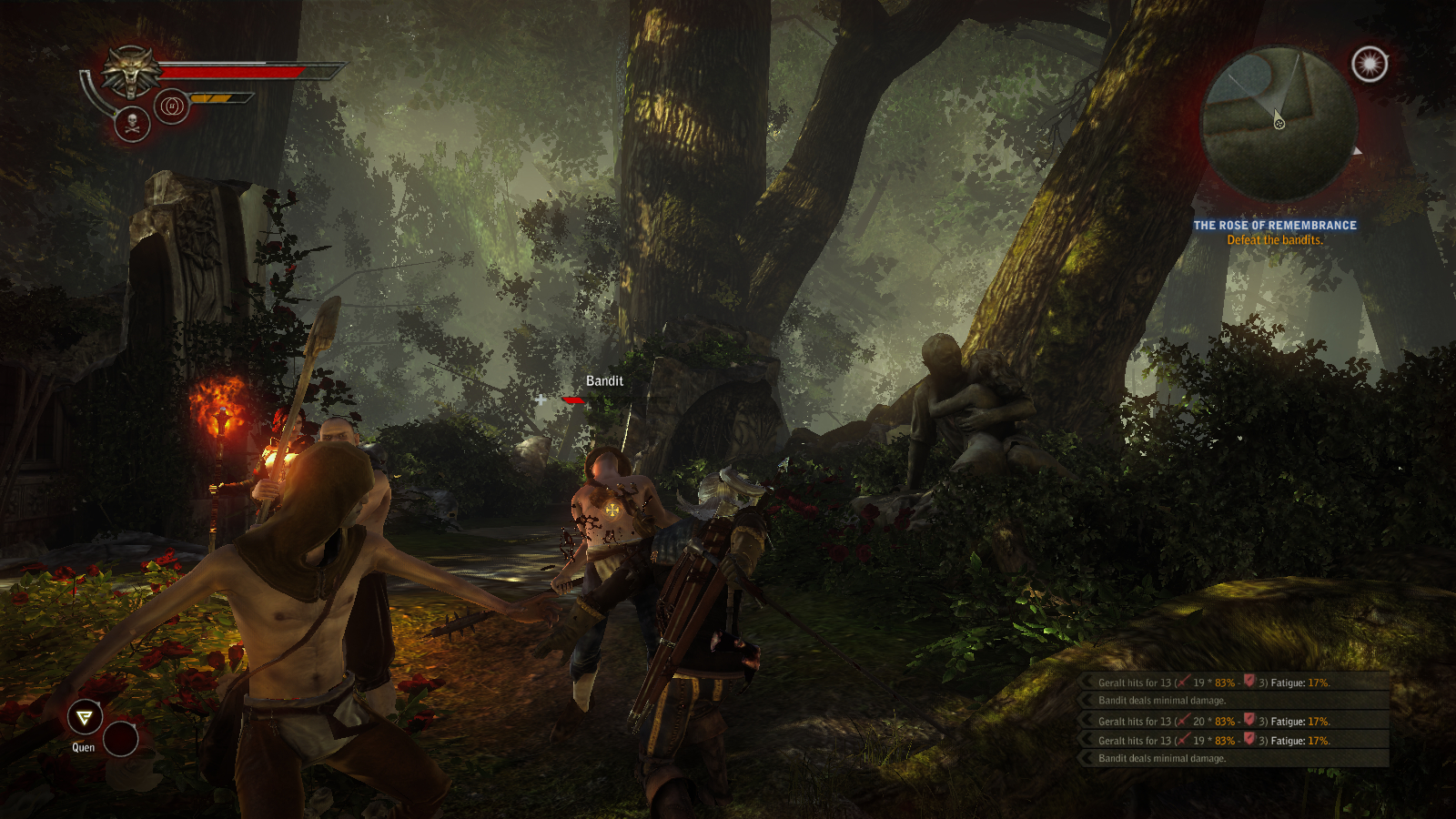This screenshot has width=1456, height=819.
Task: Select the skull and crossbones status icon
Action: tap(132, 124)
